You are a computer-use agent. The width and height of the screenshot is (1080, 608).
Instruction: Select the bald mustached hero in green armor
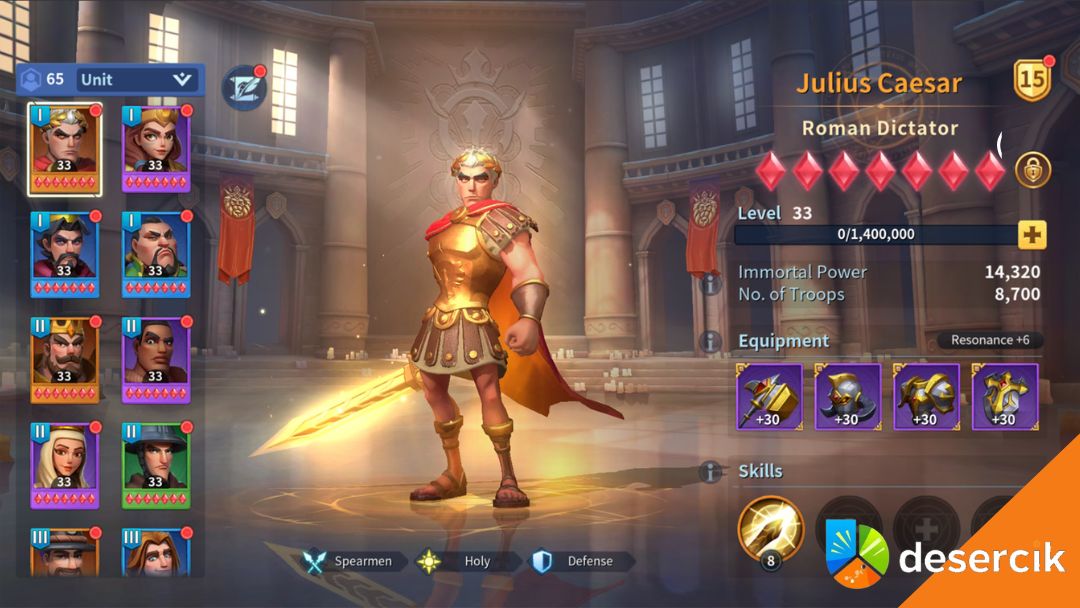[155, 255]
